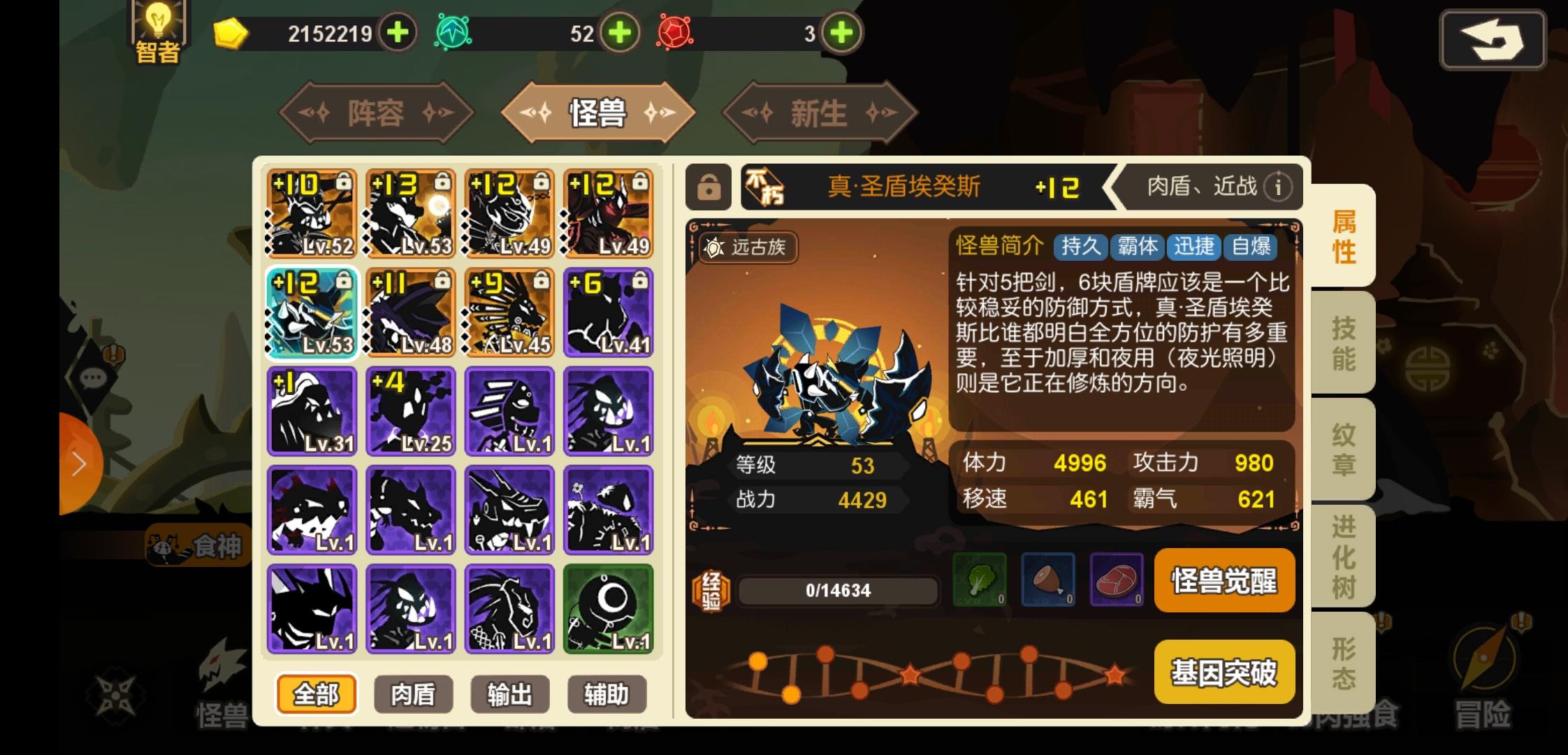Click the info (i) icon next to 肉盾、近战
The width and height of the screenshot is (1568, 755).
tap(1279, 187)
